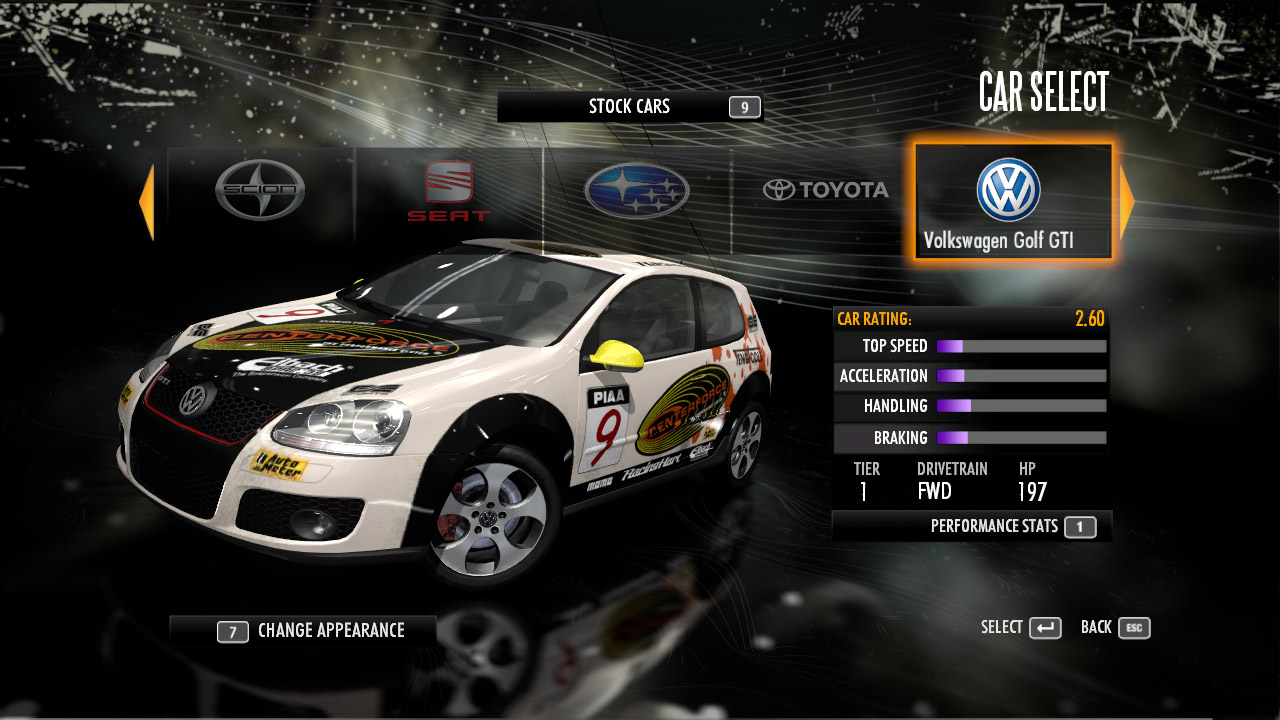
Task: Confirm car with the Select button
Action: point(1021,628)
